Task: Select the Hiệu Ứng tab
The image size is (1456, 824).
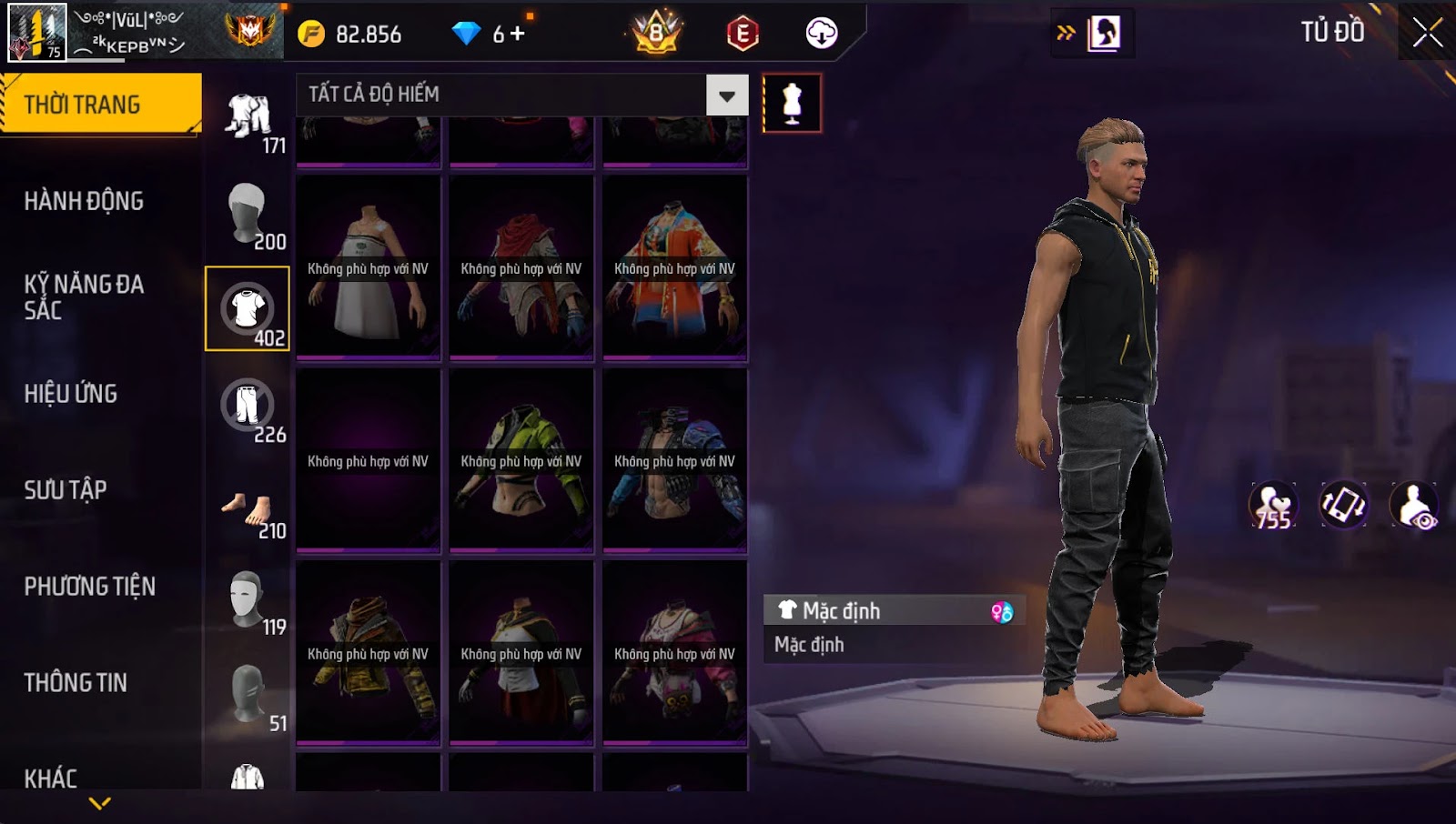Action: click(x=71, y=394)
